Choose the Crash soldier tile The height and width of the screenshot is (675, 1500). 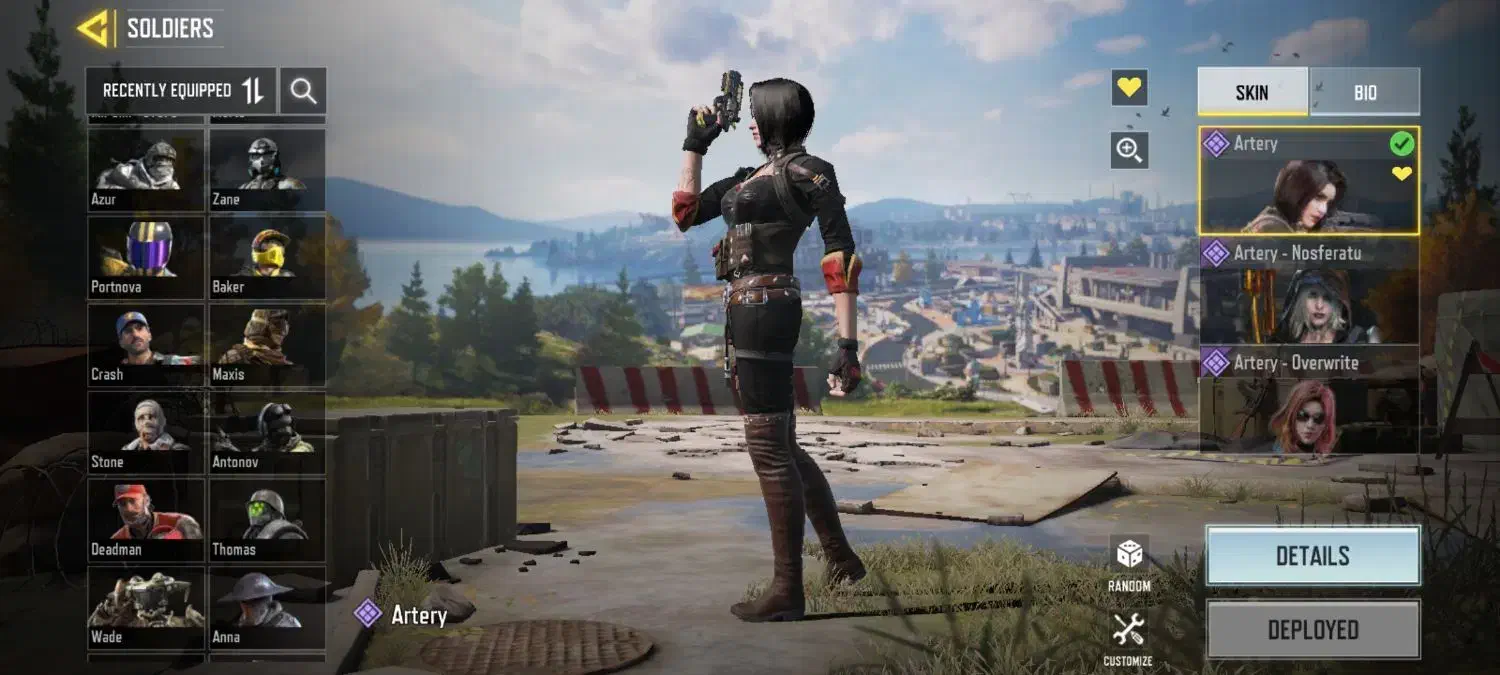point(146,345)
